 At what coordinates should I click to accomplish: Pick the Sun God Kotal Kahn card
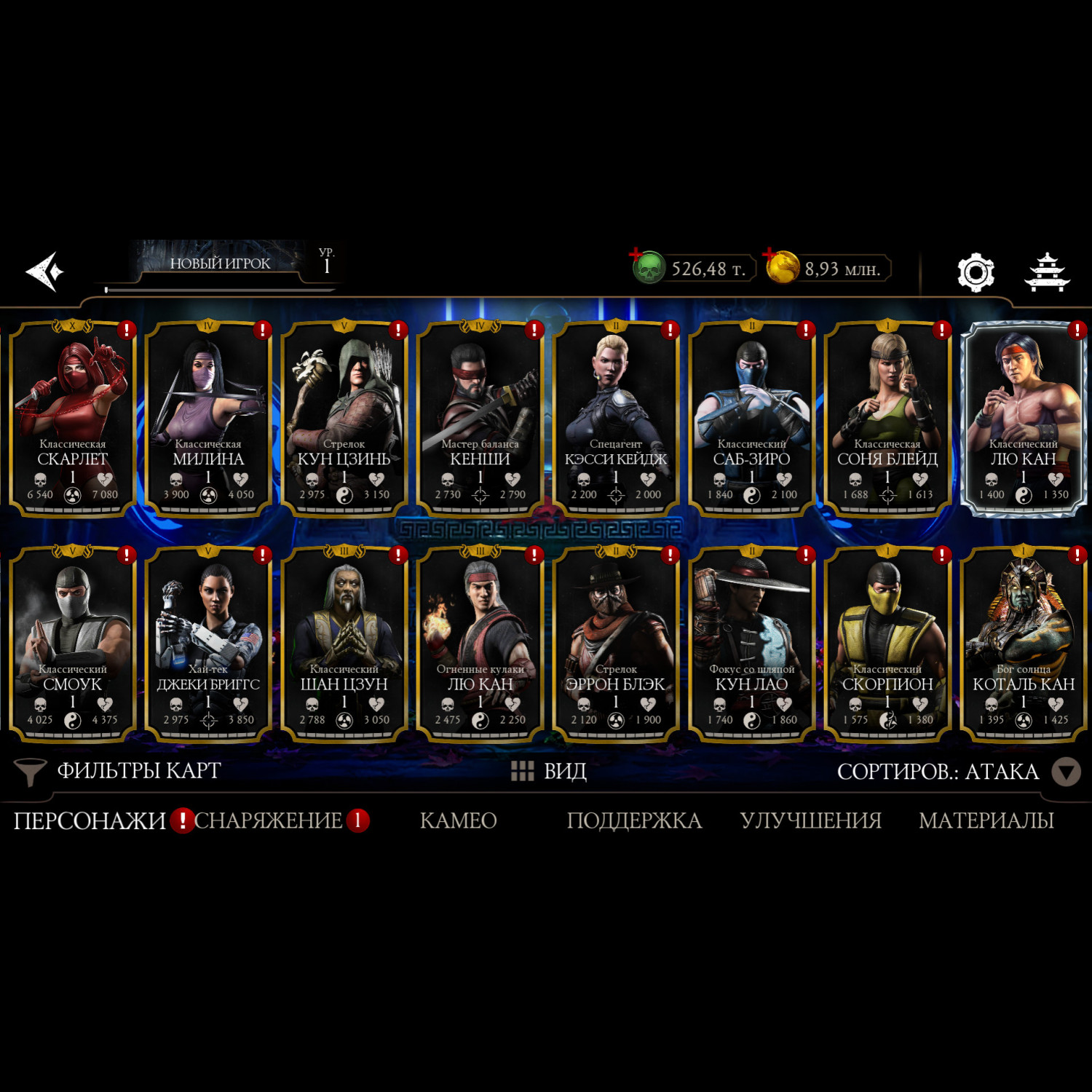(x=1023, y=643)
